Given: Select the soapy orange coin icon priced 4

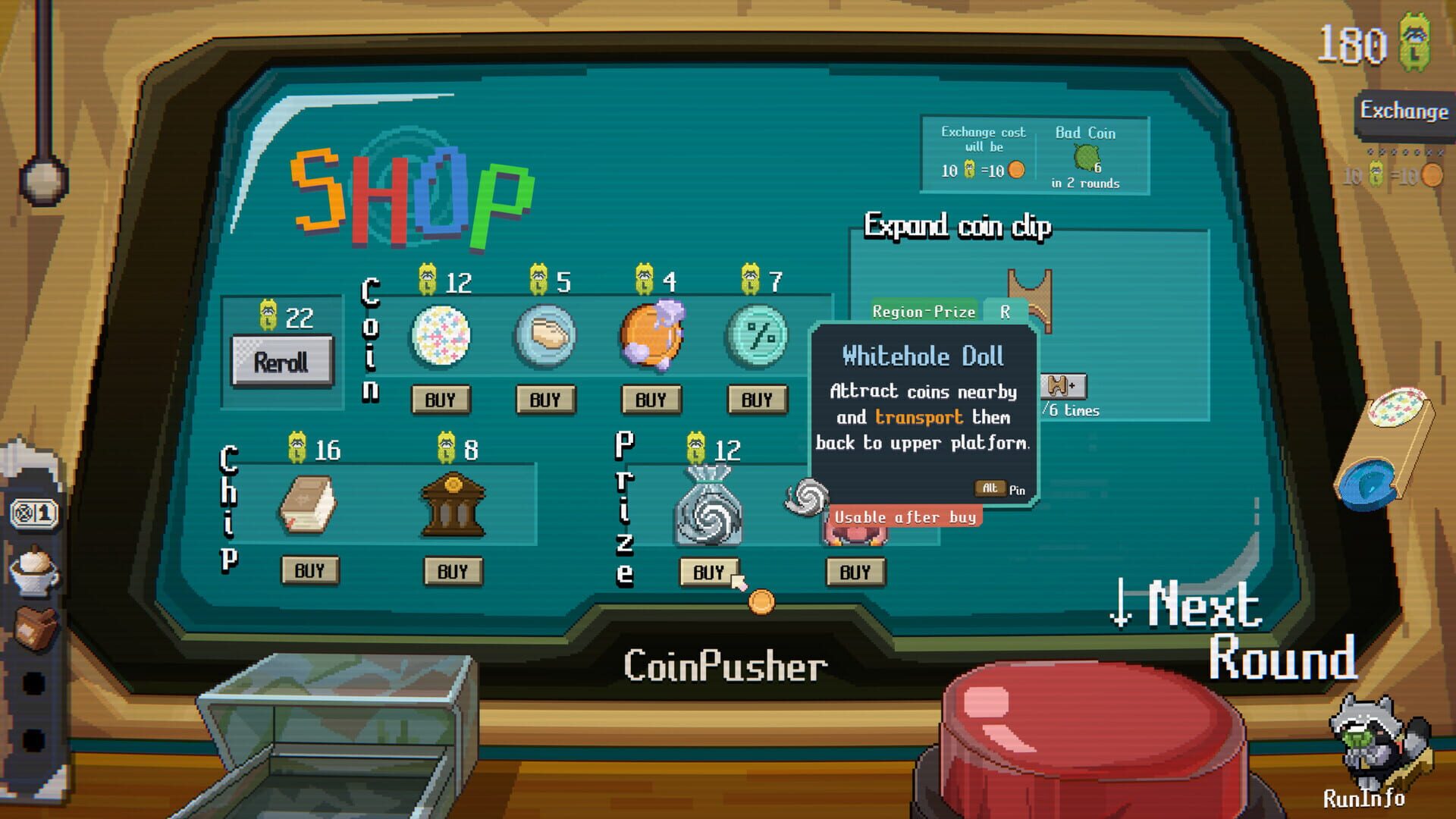Looking at the screenshot, I should click(x=652, y=334).
